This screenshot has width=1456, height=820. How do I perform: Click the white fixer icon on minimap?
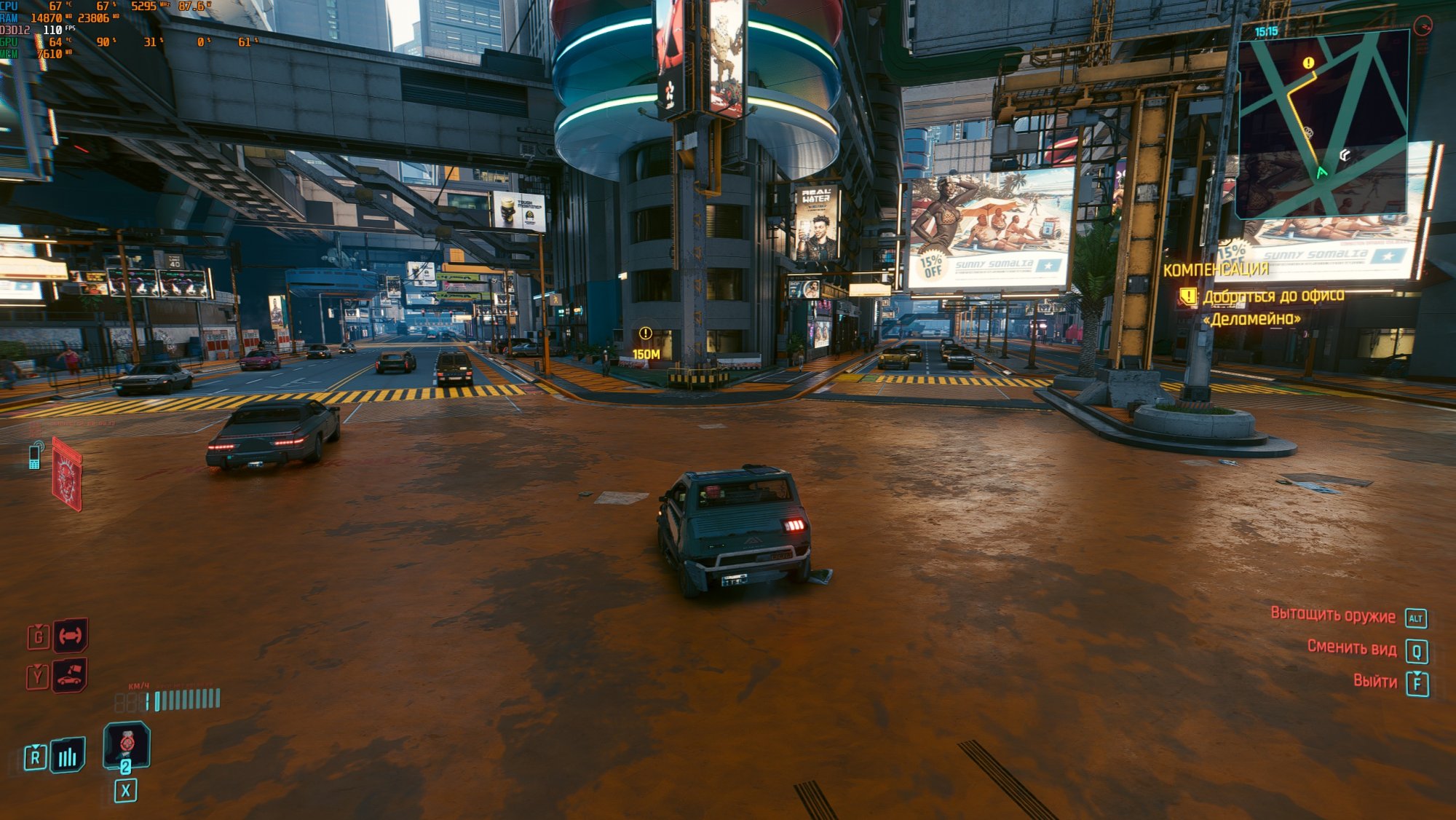(1345, 155)
